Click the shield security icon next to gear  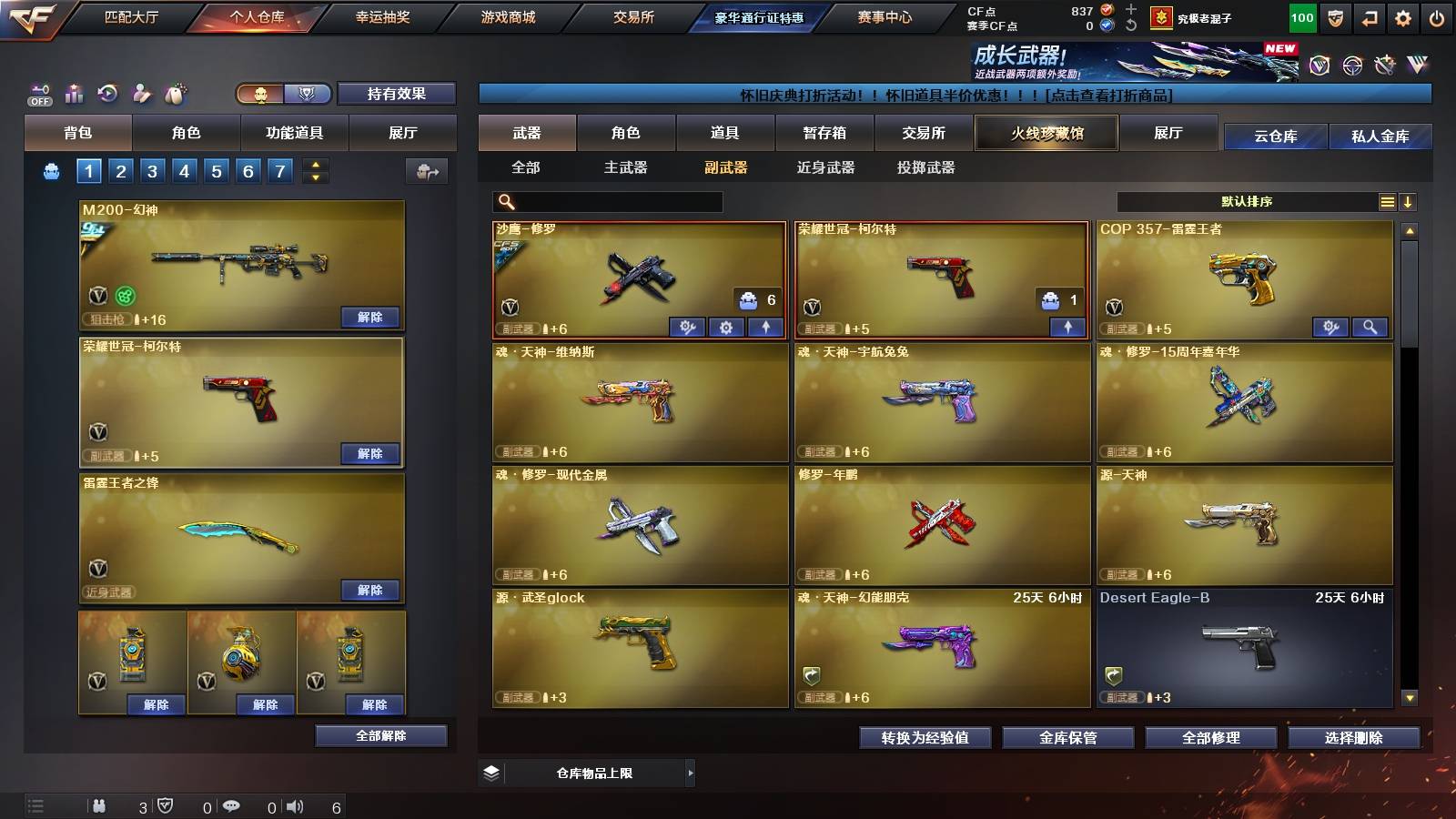[x=1334, y=16]
